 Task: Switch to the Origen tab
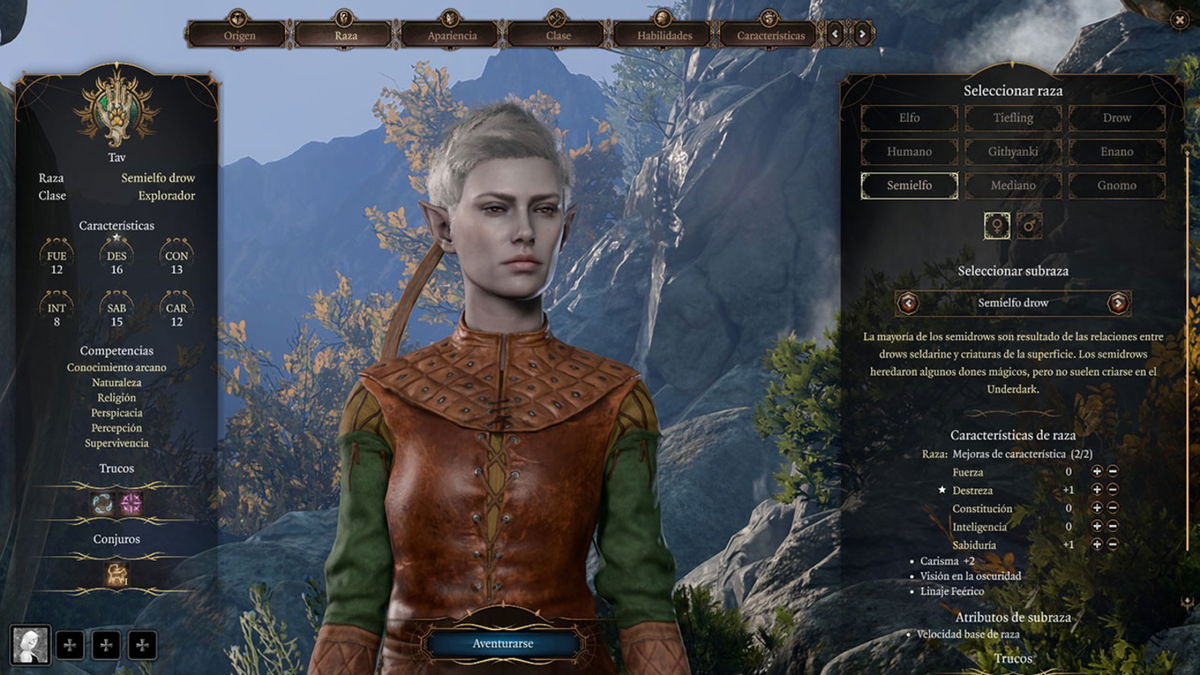238,35
